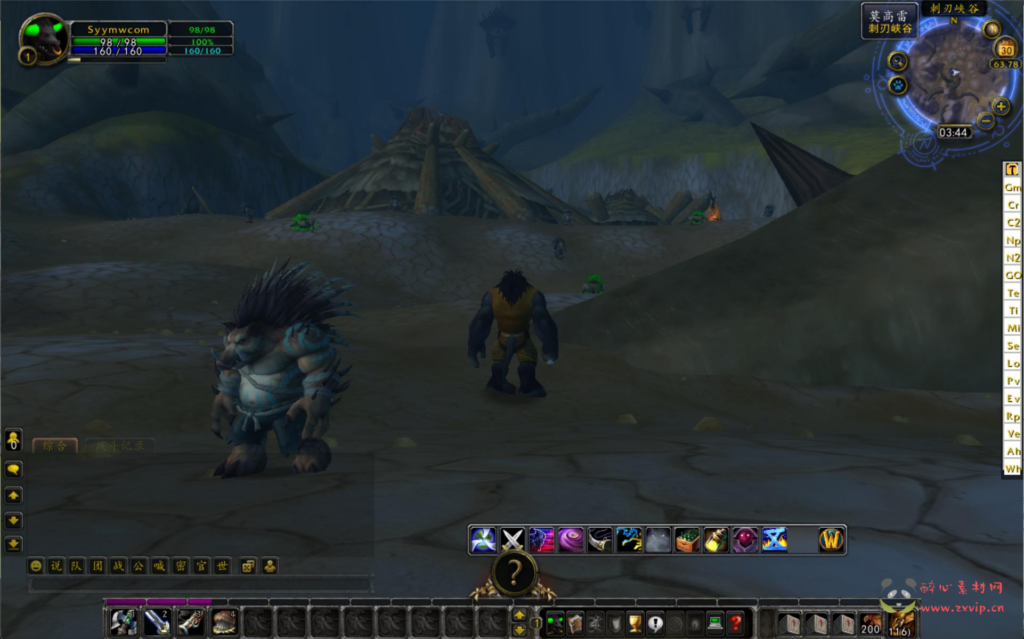This screenshot has height=639, width=1024.
Task: Click the chat text input box
Action: (200, 584)
